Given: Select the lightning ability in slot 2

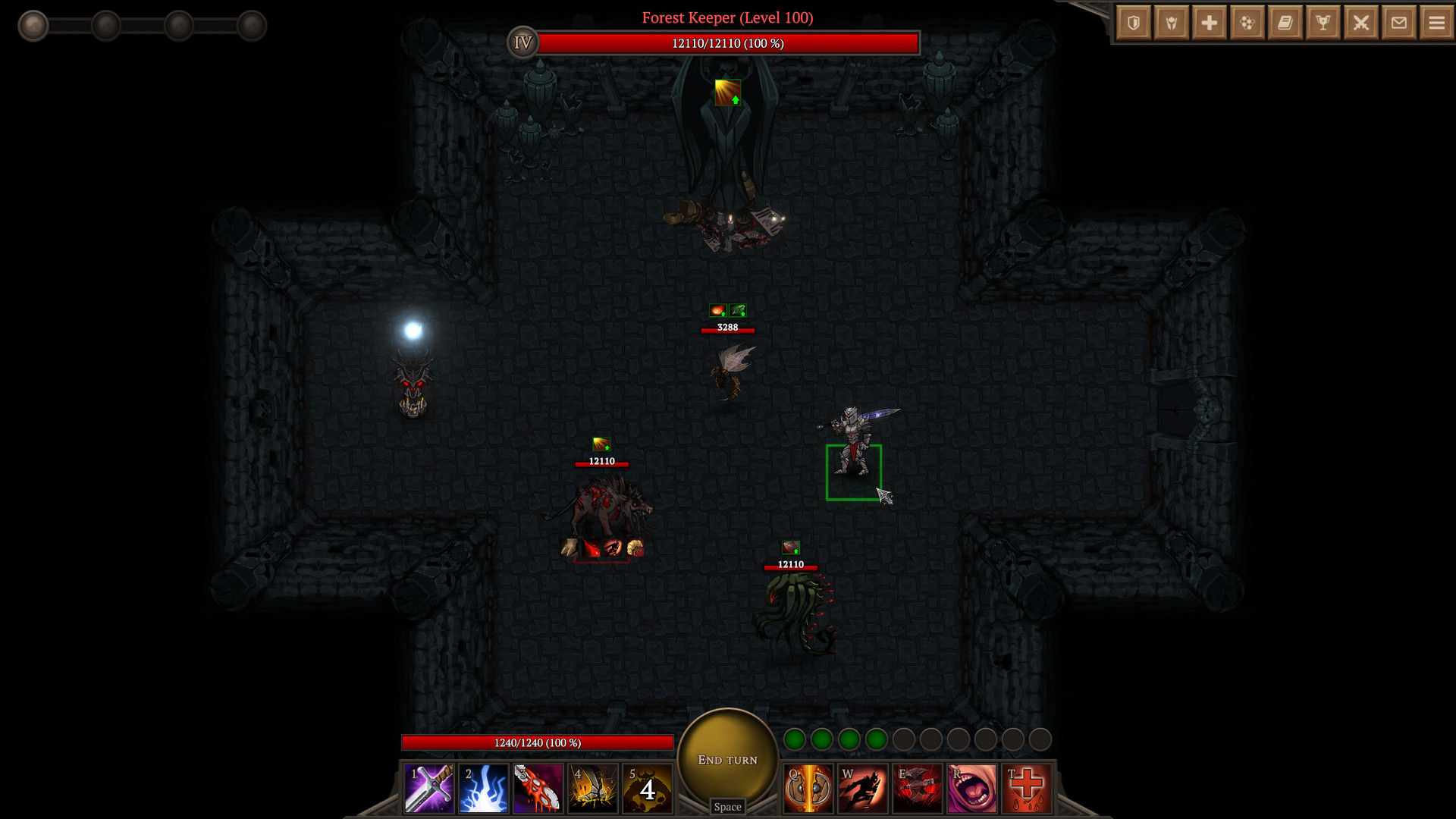Looking at the screenshot, I should [x=484, y=789].
